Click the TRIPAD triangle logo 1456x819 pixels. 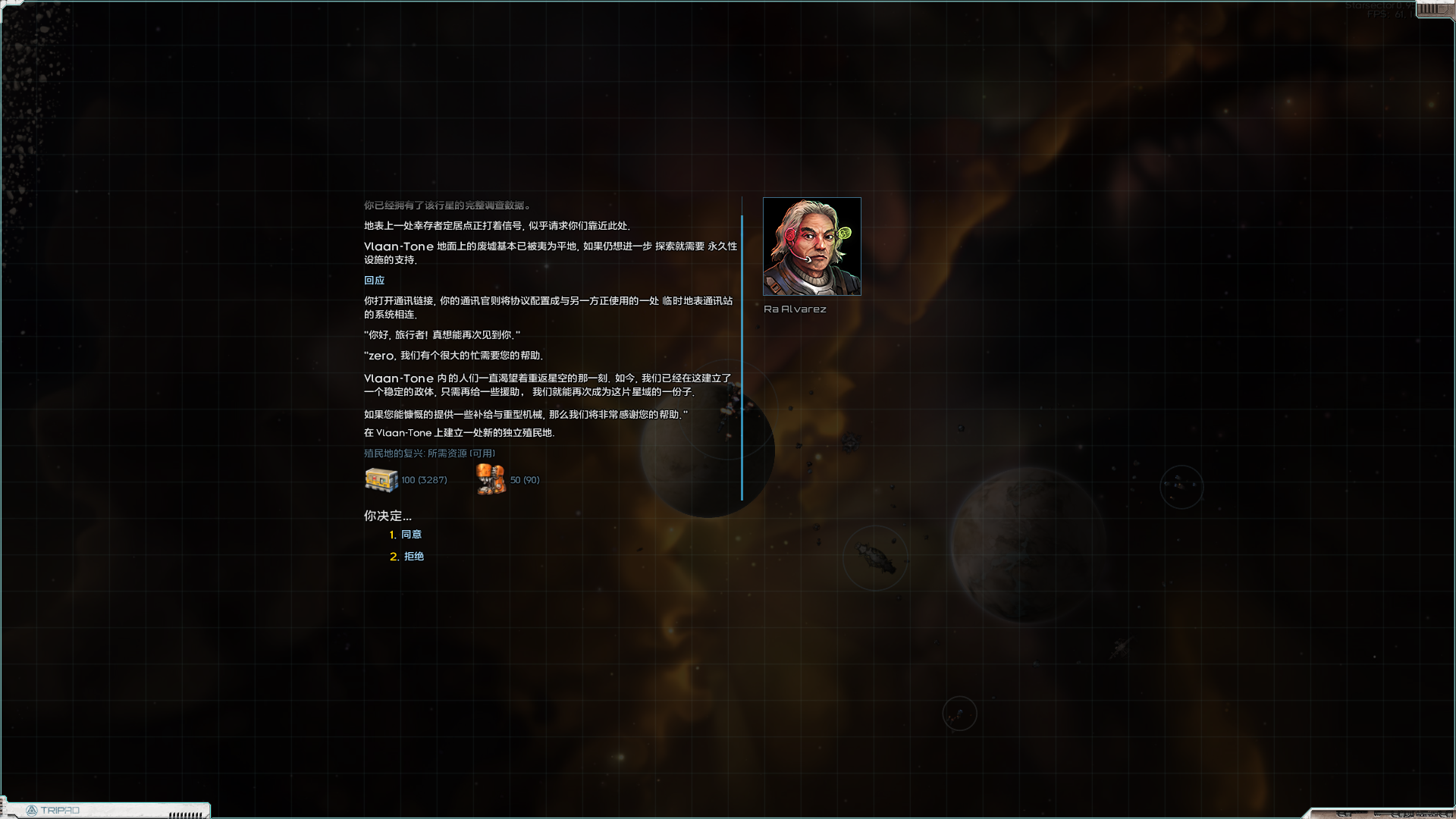33,810
